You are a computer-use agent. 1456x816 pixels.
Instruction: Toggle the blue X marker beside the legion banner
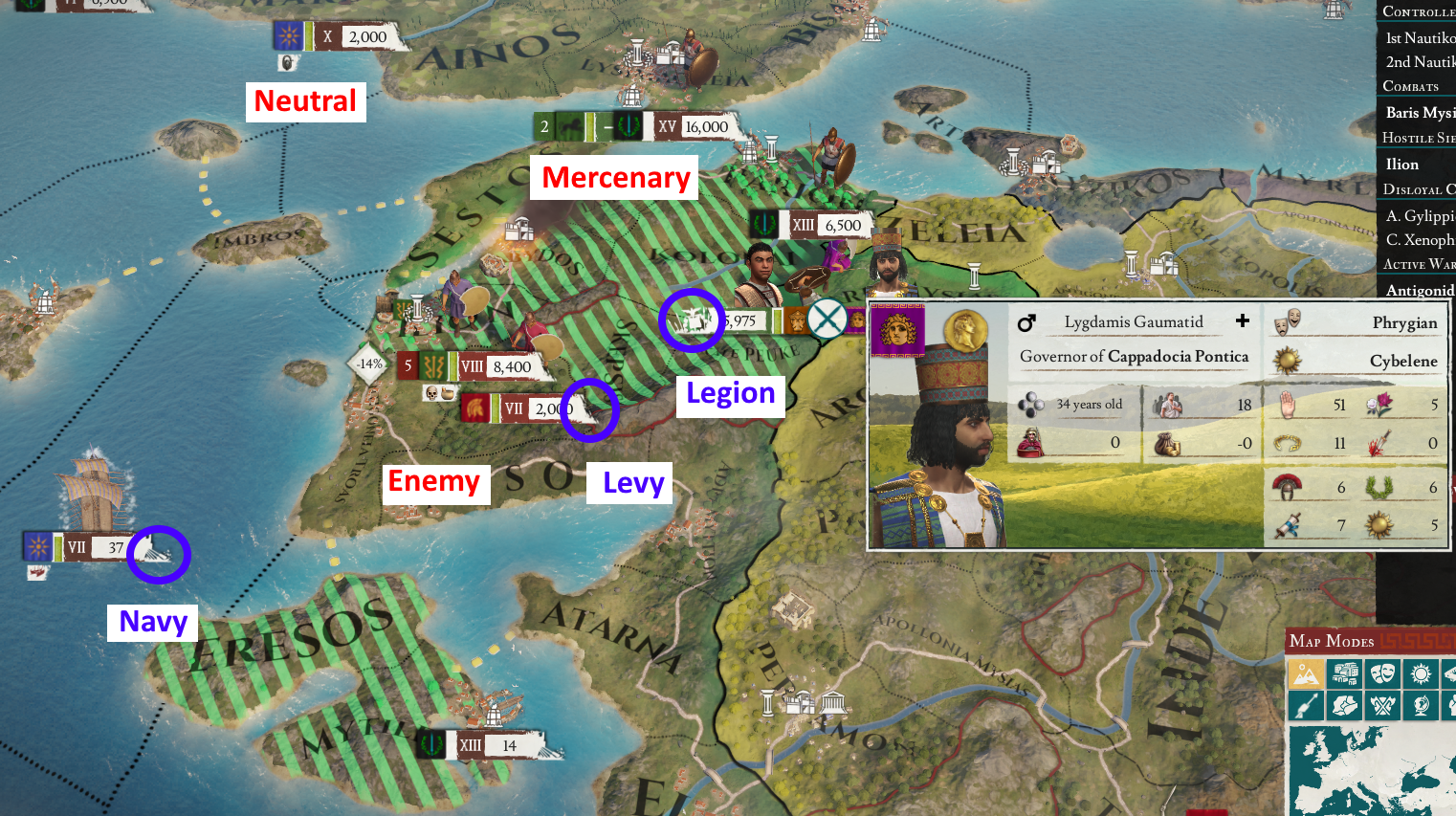826,319
